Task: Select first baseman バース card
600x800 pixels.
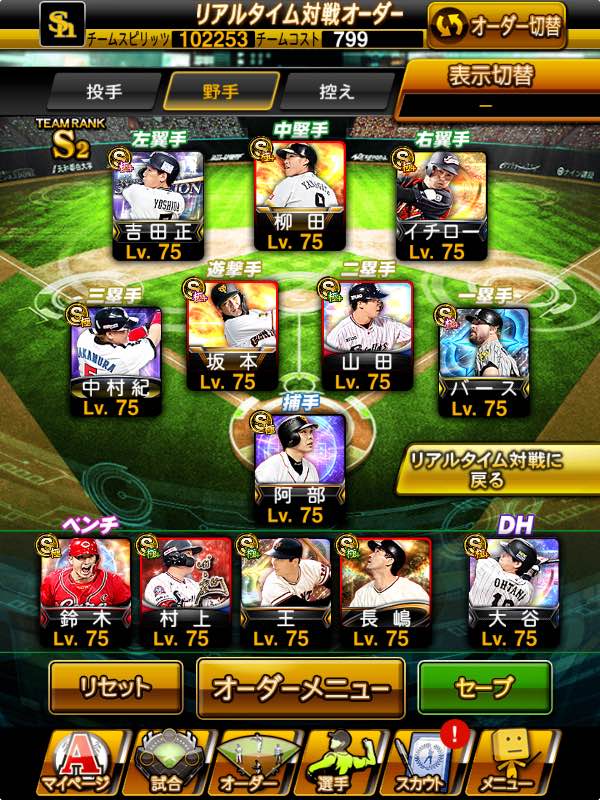Action: [484, 362]
